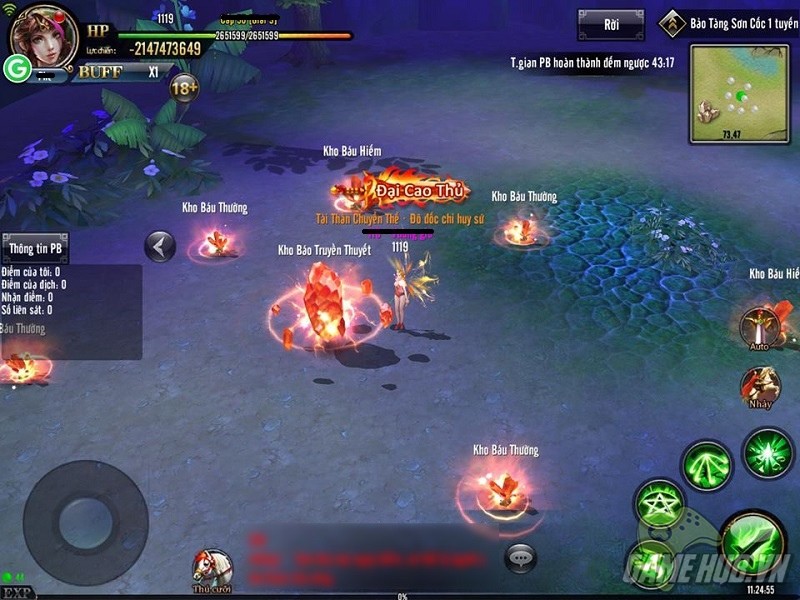Open the Thông tin PB panel
Image resolution: width=800 pixels, height=600 pixels.
(35, 248)
